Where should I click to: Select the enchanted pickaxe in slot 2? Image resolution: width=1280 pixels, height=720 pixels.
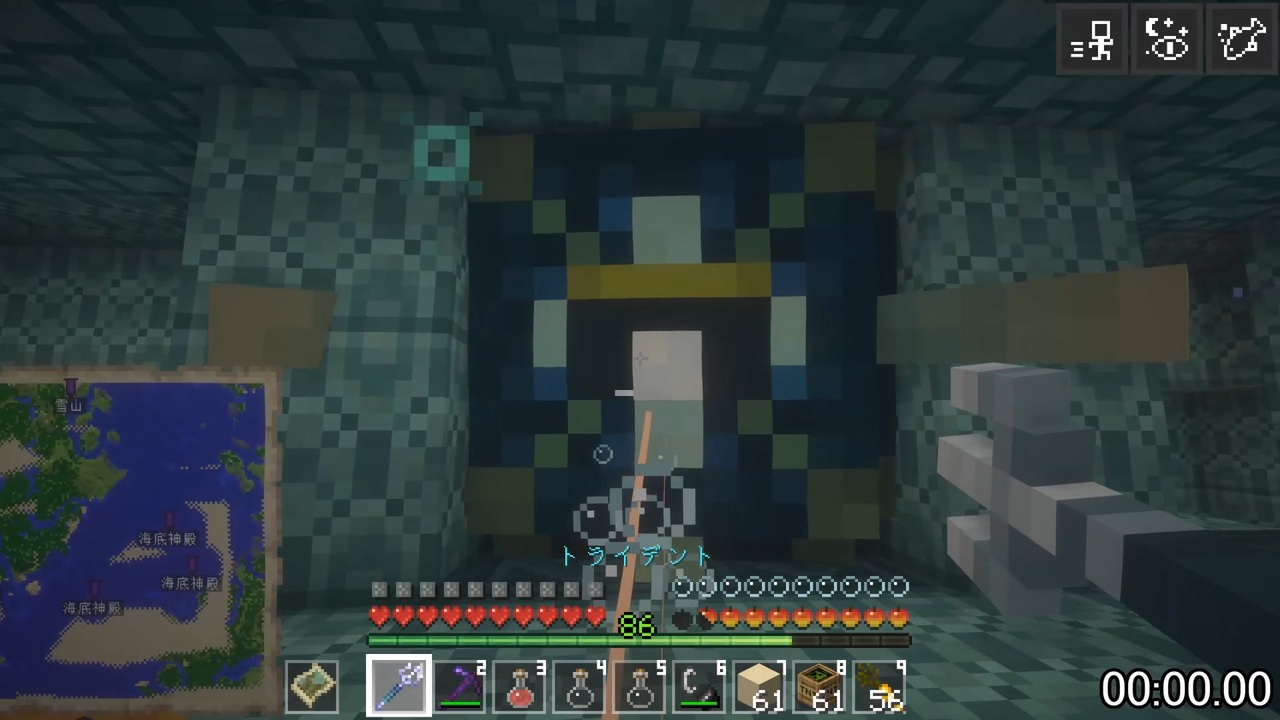tap(458, 684)
